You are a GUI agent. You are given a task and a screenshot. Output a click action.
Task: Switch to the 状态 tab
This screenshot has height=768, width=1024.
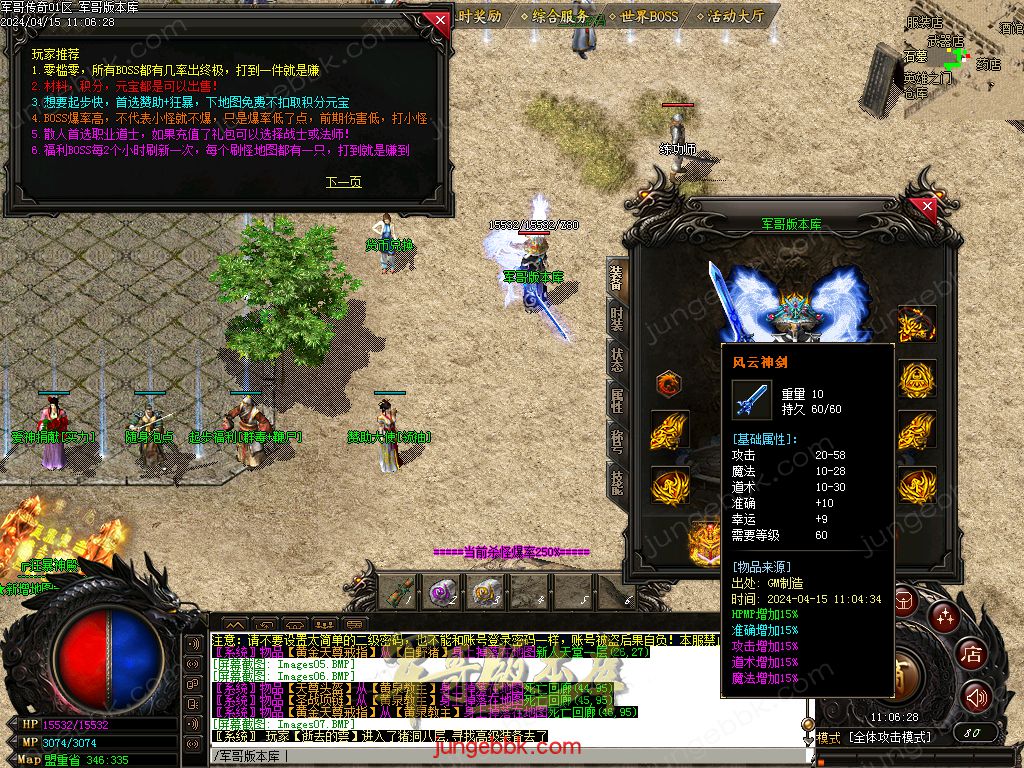[x=617, y=360]
